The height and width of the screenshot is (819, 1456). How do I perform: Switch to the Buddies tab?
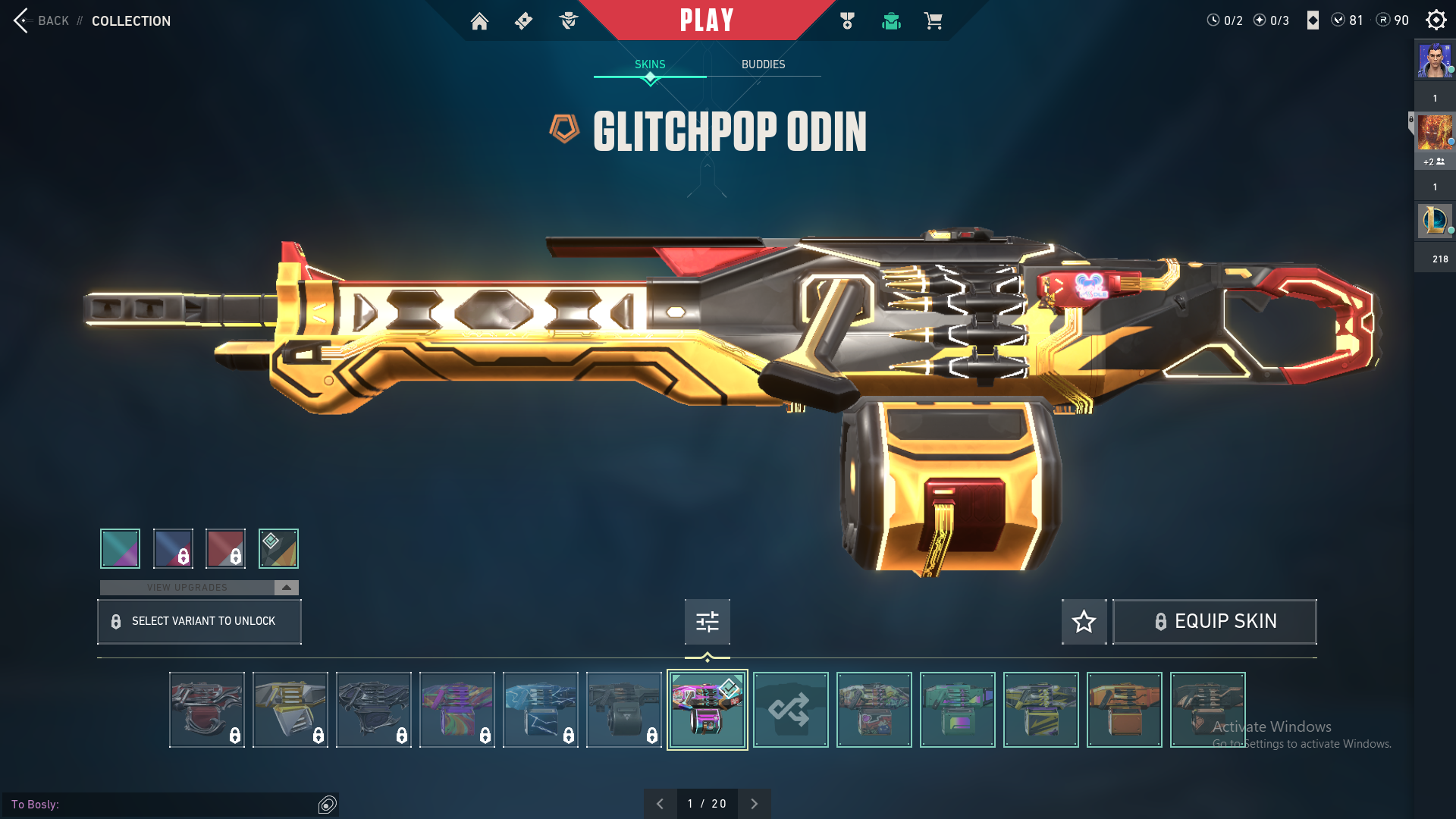click(763, 64)
